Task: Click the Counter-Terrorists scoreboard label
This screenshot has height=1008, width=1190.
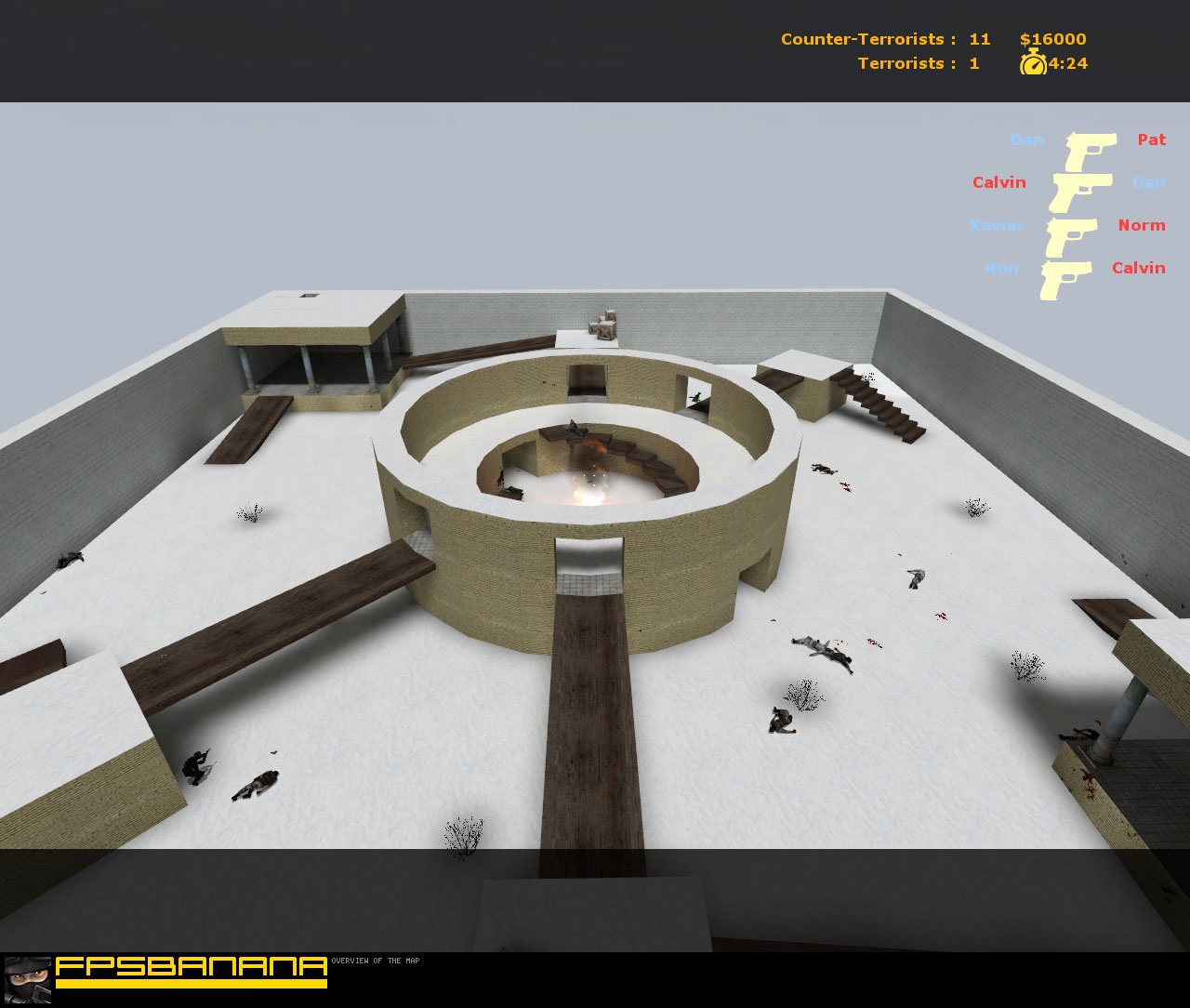Action: click(x=866, y=39)
